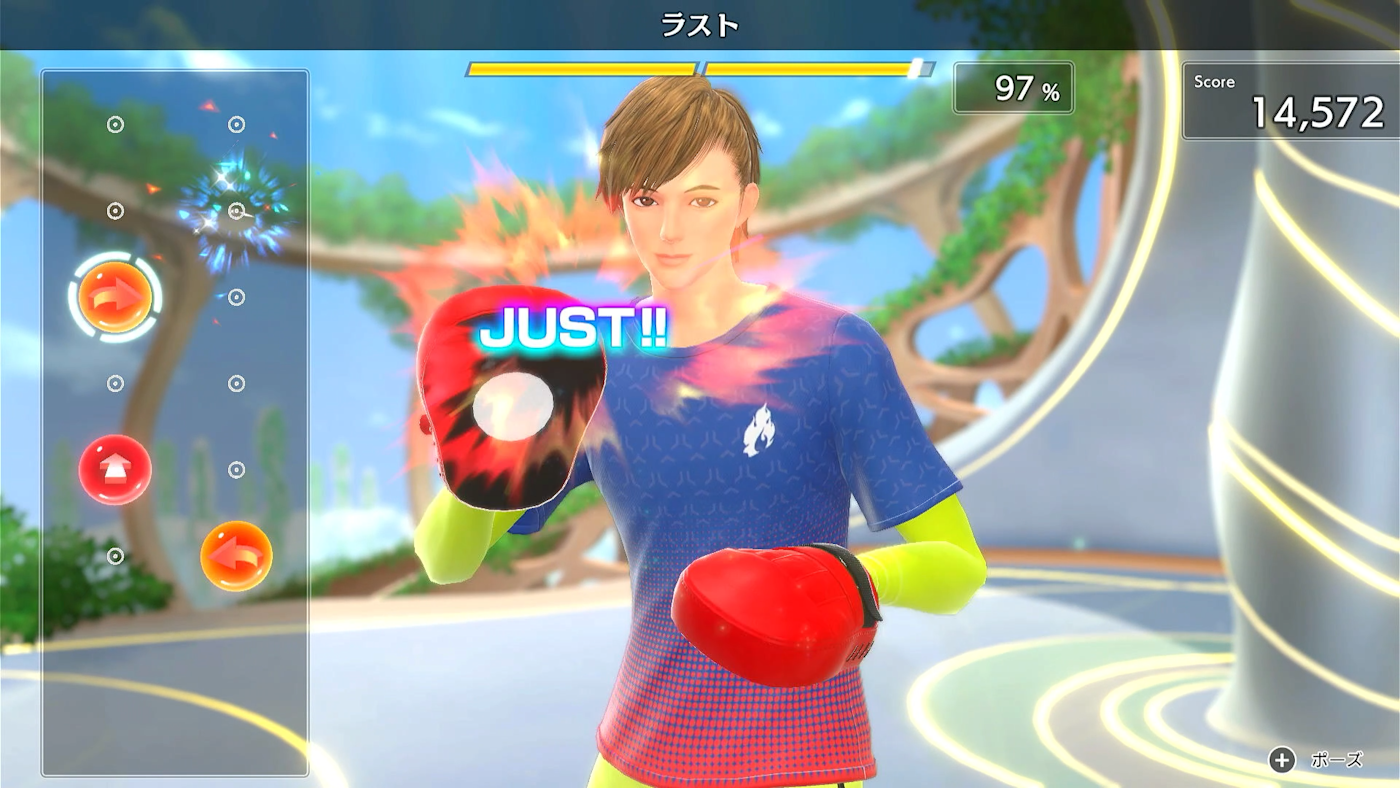The height and width of the screenshot is (788, 1400).
Task: Click the ラスト banner at the top
Action: coord(700,23)
